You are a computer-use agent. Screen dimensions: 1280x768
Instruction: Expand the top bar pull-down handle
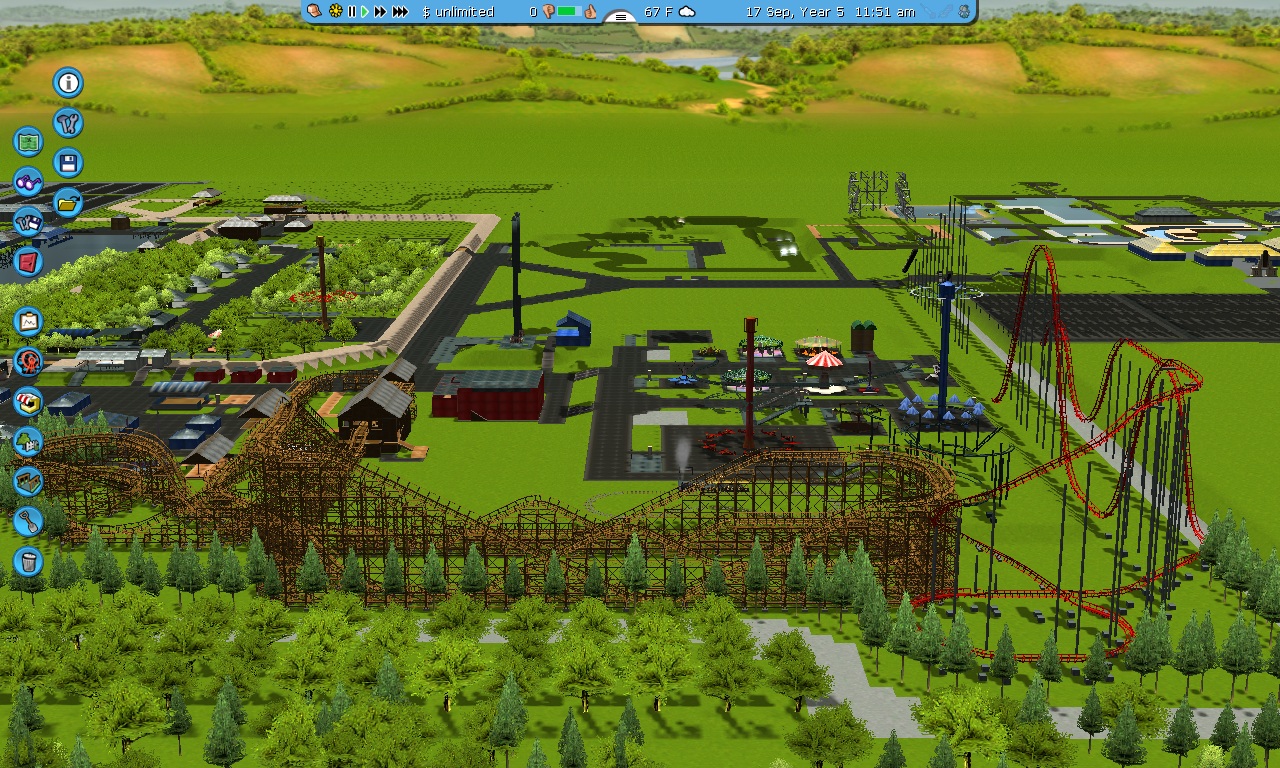tap(621, 16)
